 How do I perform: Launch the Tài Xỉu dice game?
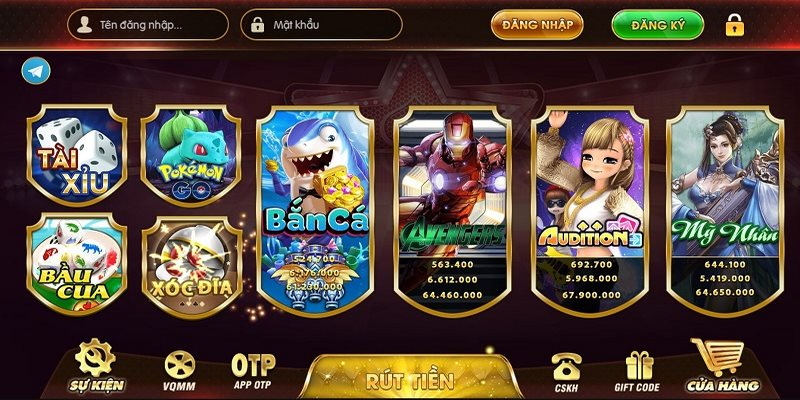77,153
